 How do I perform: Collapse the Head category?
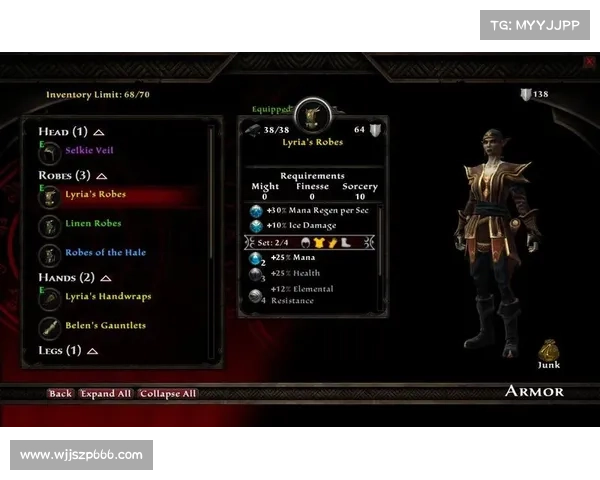pyautogui.click(x=99, y=132)
